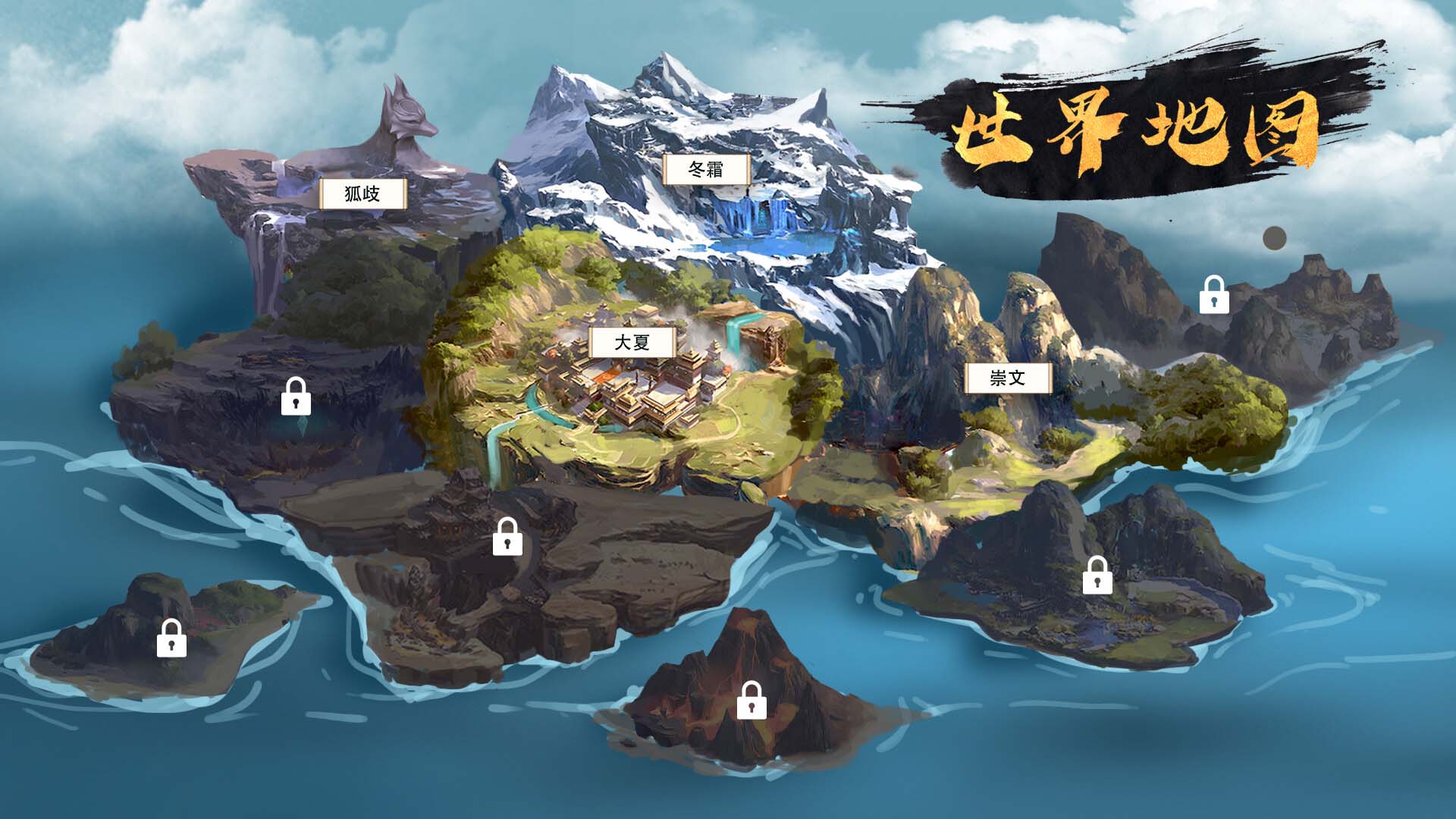Select the 冬霜 snowy mountain region
Image resolution: width=1456 pixels, height=819 pixels.
(707, 170)
